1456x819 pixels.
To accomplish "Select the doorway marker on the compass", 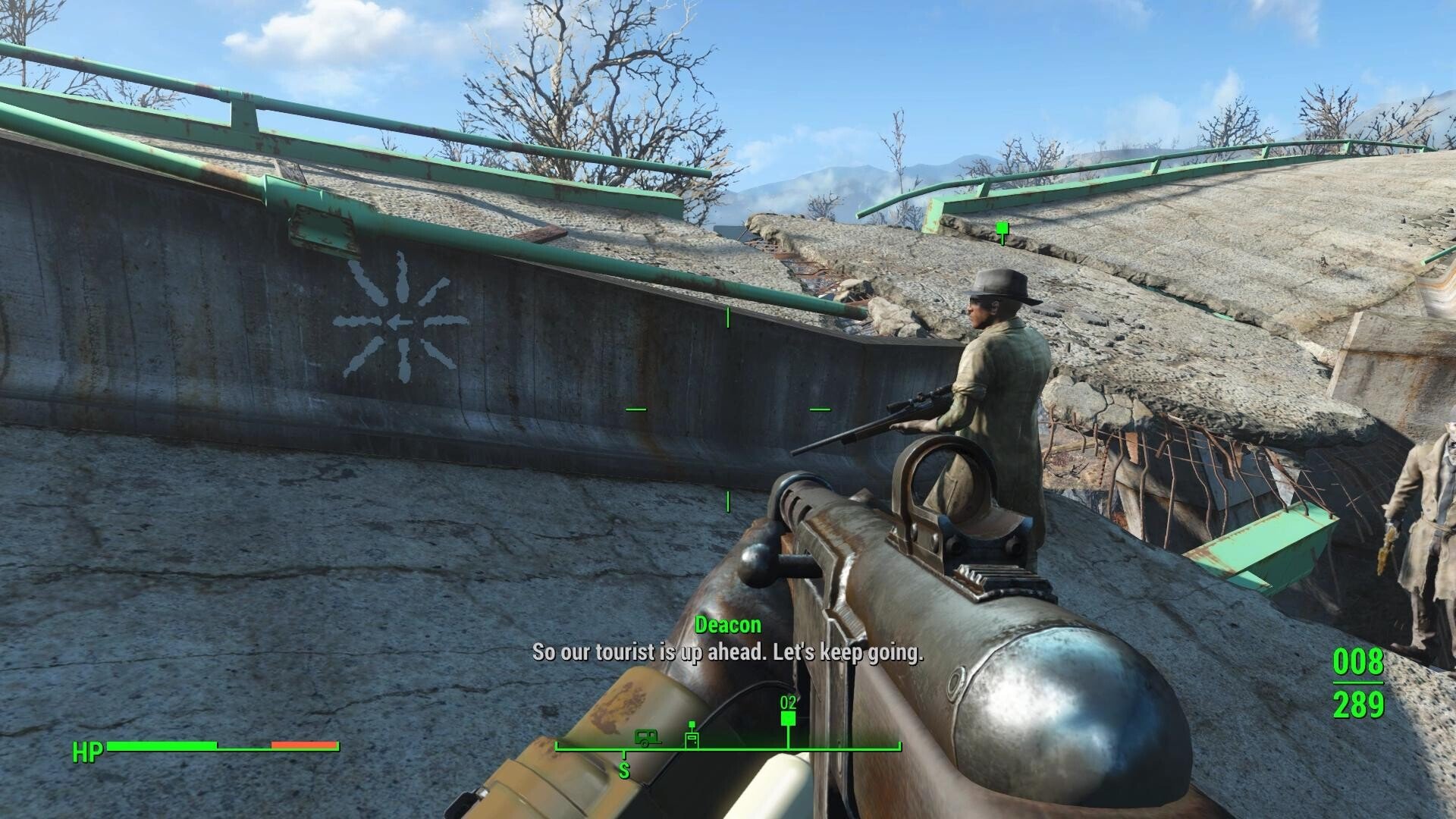I will [x=692, y=739].
